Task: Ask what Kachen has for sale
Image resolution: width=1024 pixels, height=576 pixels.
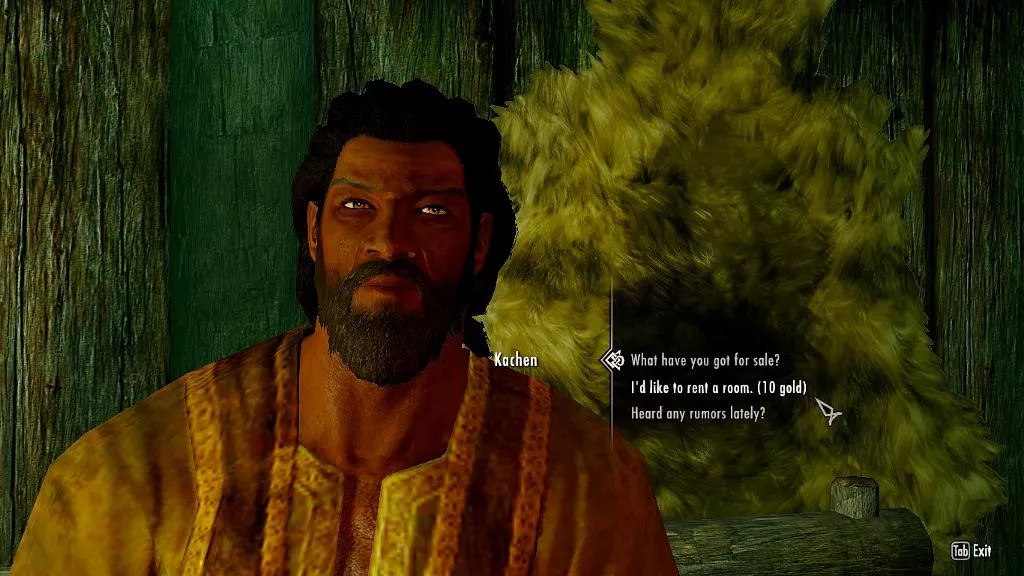Action: pos(705,361)
